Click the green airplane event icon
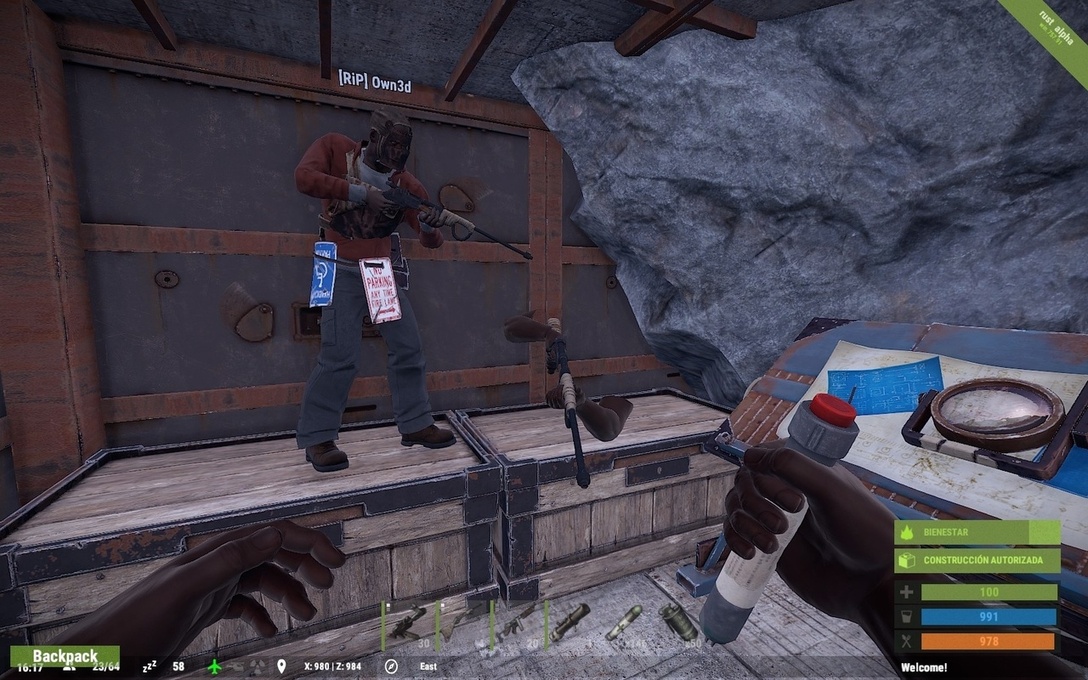This screenshot has height=680, width=1088. (215, 666)
